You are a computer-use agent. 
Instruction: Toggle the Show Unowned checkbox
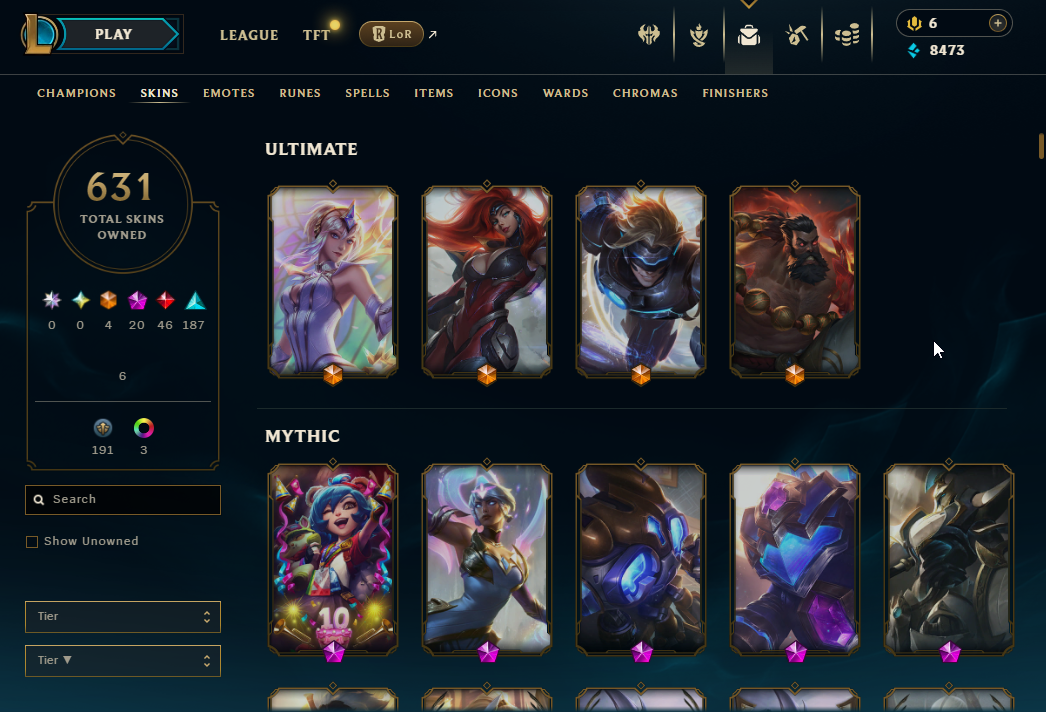pyautogui.click(x=32, y=542)
